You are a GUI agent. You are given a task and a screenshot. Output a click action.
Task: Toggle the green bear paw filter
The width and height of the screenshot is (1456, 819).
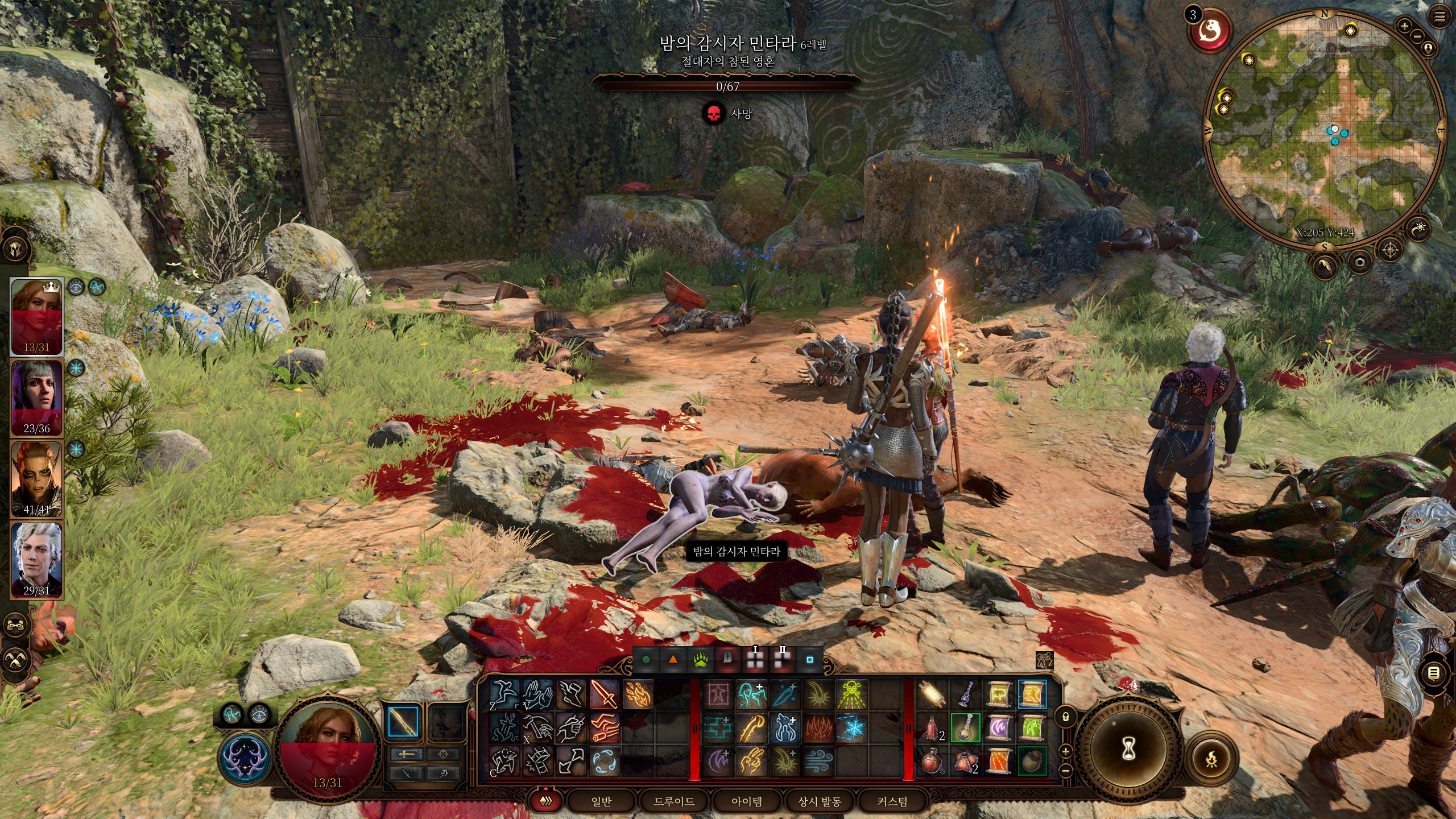[700, 660]
